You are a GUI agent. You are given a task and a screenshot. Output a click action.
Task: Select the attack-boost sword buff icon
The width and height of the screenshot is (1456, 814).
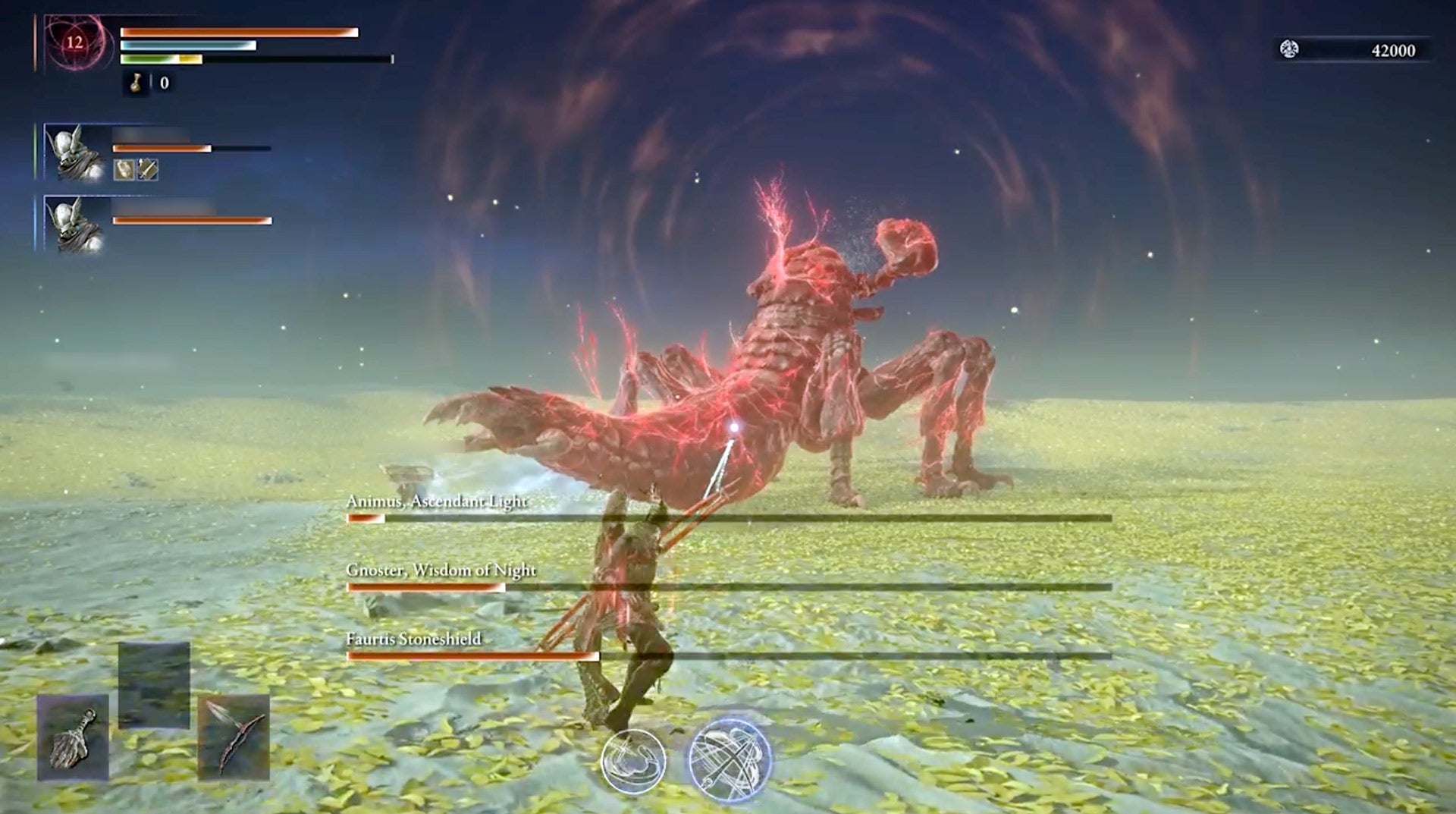(146, 171)
